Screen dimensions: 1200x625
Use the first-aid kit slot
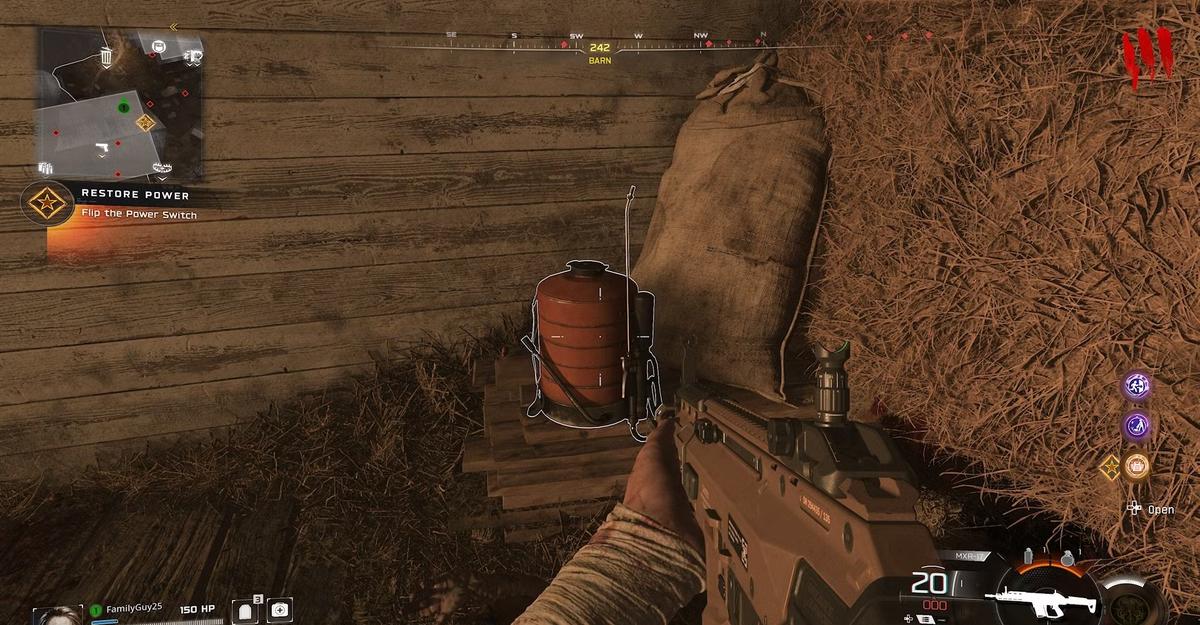[280, 609]
